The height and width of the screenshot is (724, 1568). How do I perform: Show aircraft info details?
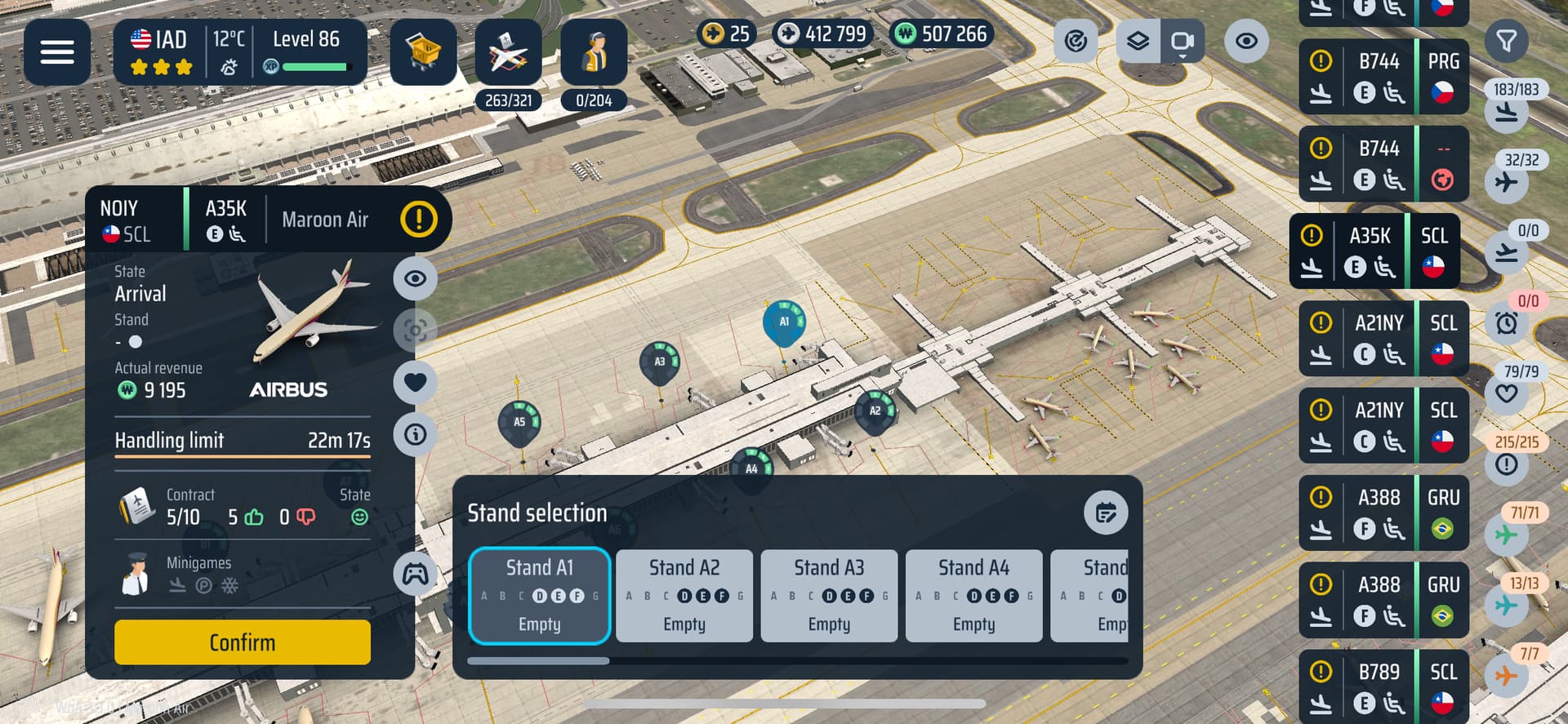415,434
